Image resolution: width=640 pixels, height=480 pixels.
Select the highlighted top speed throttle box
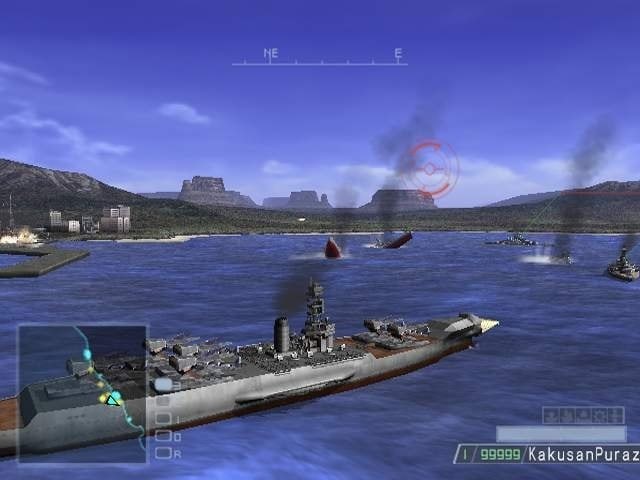point(163,384)
